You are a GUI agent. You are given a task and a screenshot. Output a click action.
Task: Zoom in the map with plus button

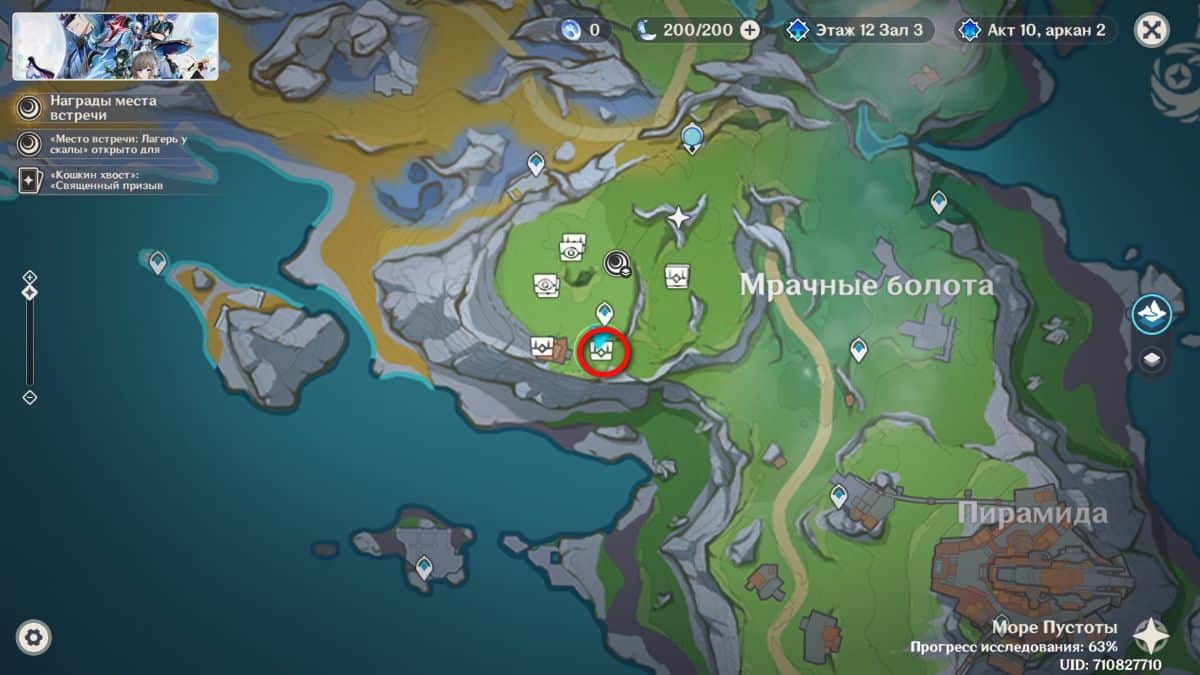pos(30,277)
